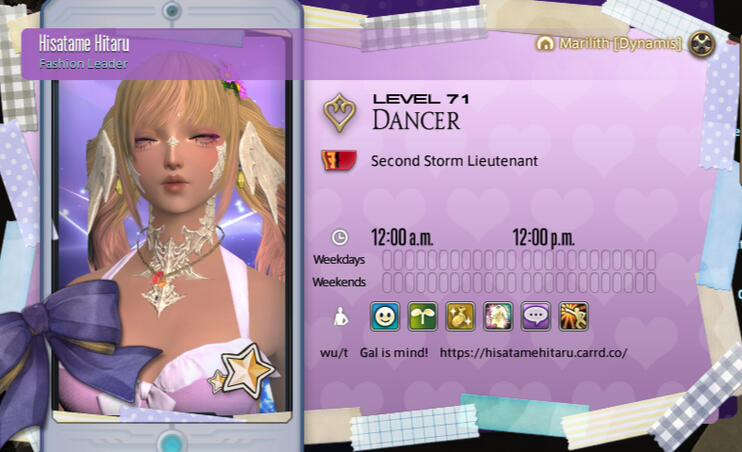
Task: Select the glowing character glamour playstyle icon
Action: [498, 317]
